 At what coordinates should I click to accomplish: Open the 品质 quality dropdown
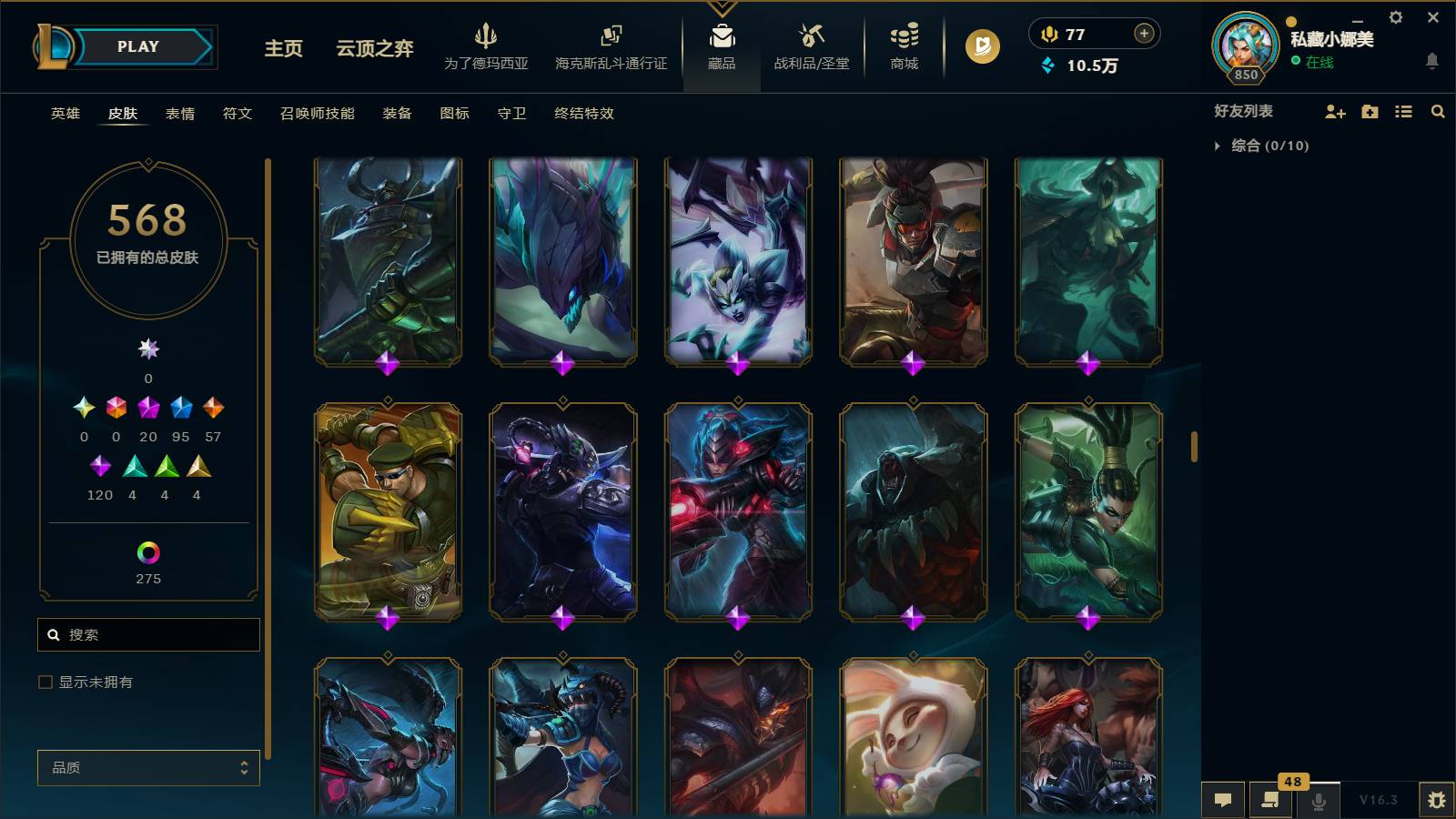click(147, 767)
